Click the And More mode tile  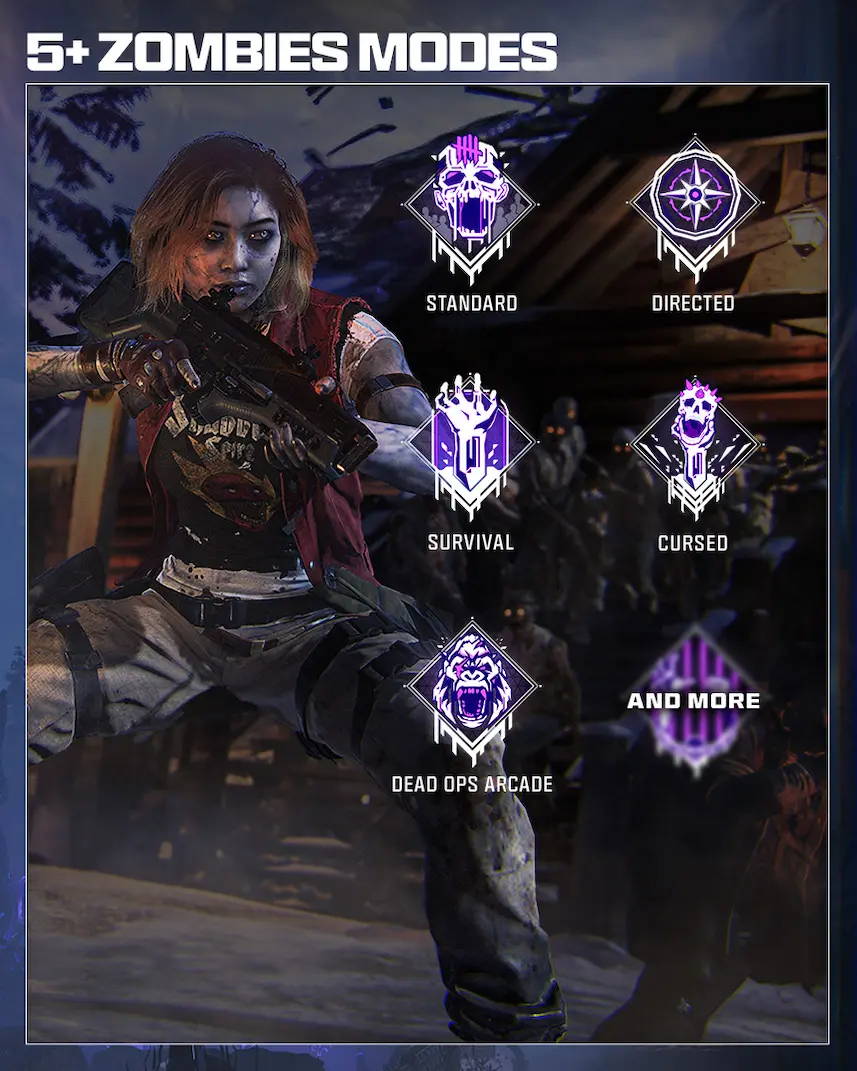tap(693, 700)
